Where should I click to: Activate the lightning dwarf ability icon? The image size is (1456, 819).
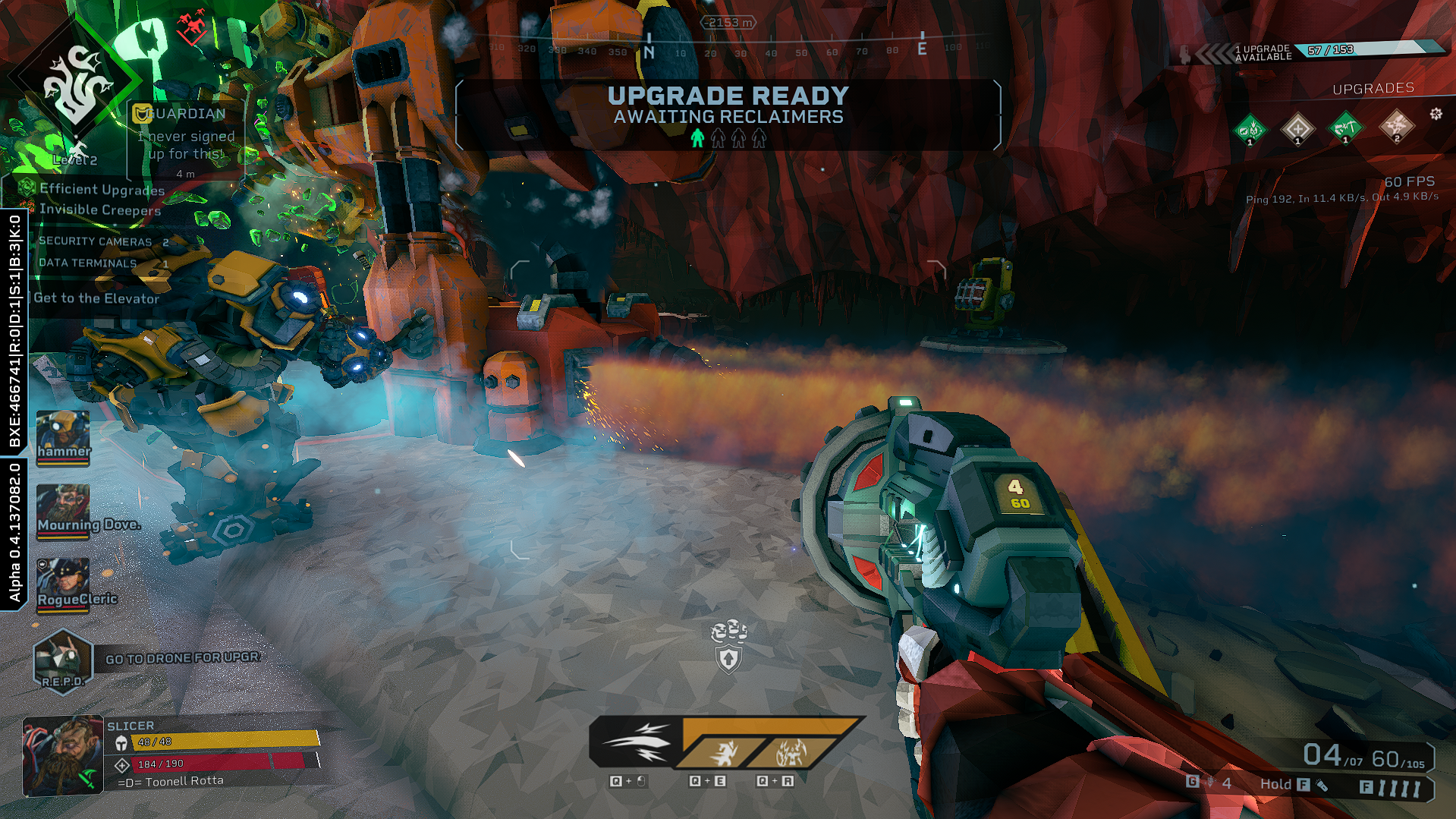[790, 753]
